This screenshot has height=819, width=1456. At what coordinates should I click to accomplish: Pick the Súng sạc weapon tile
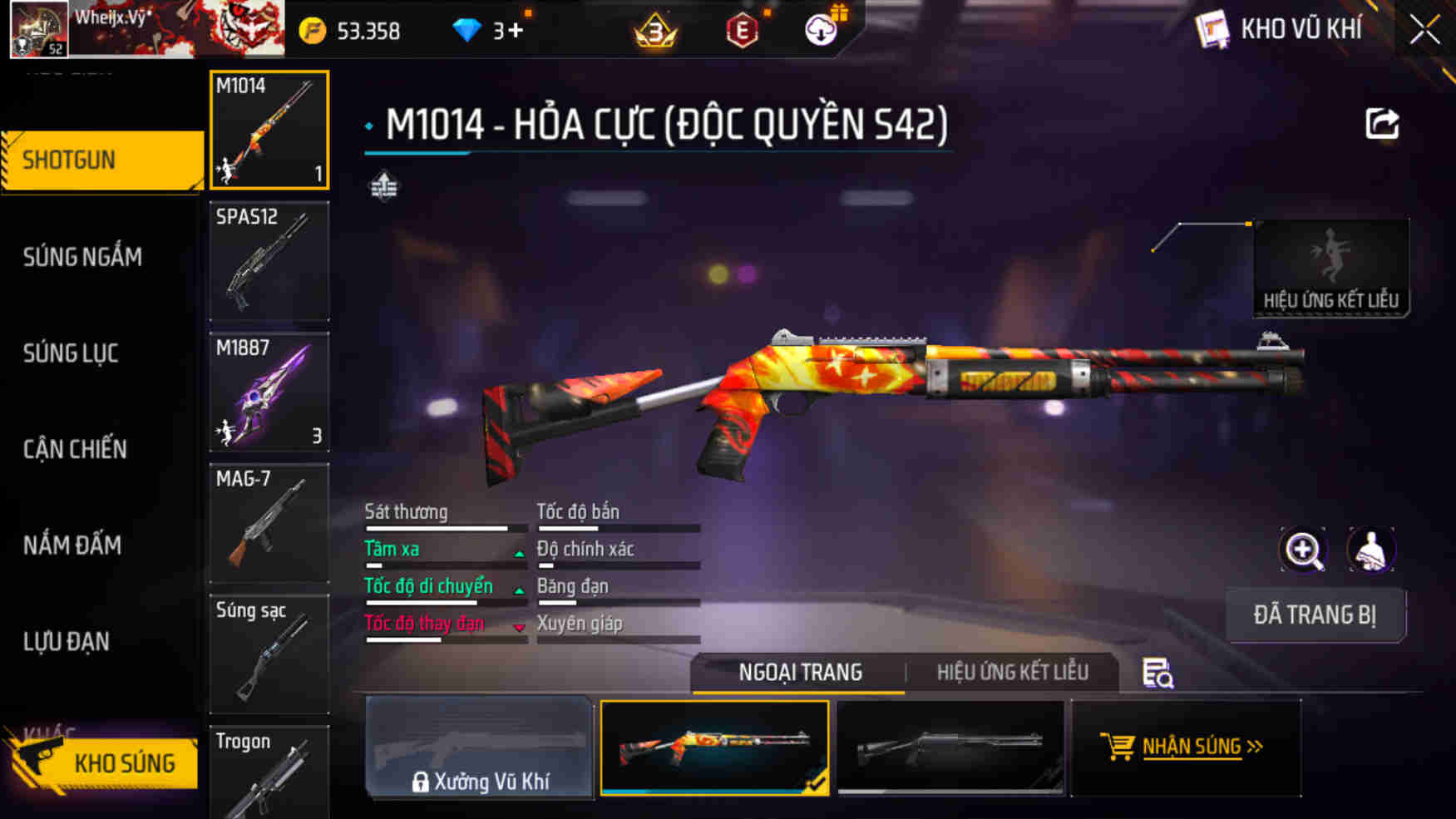(x=269, y=654)
